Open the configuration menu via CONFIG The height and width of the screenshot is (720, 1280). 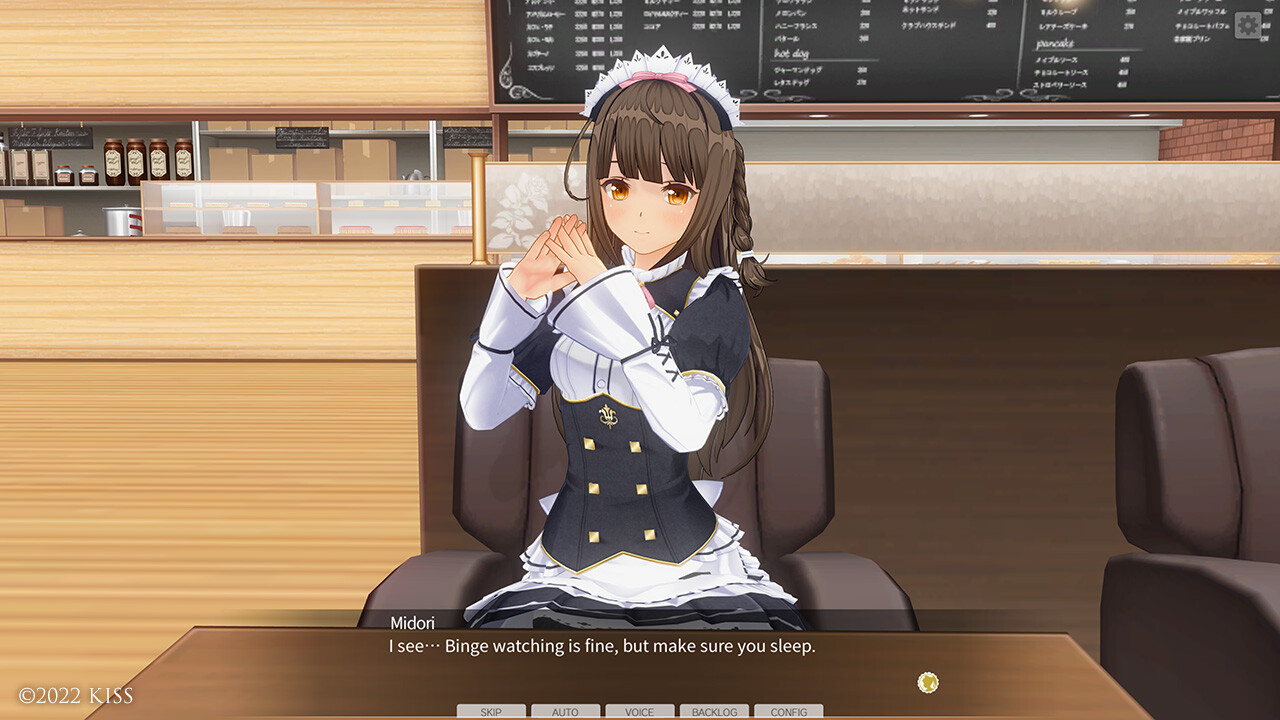pyautogui.click(x=789, y=711)
